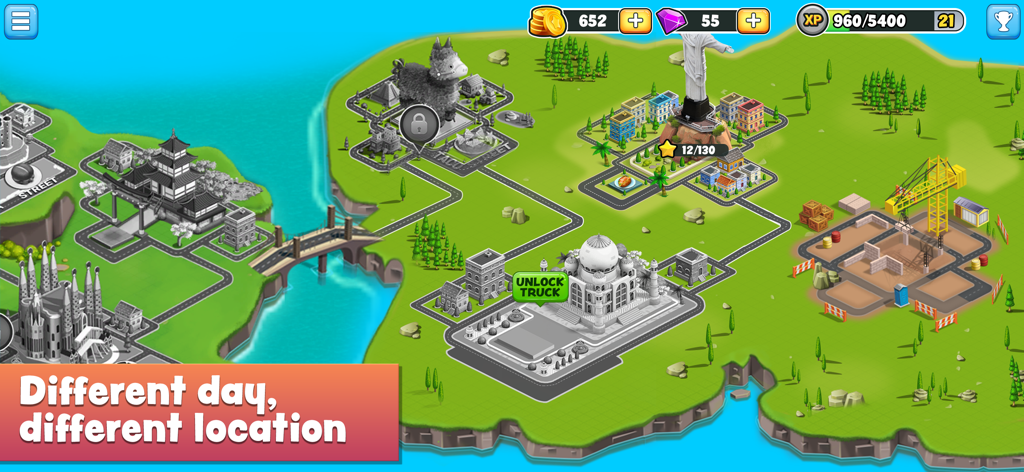
Task: Open the 12/130 star location marker
Action: click(691, 150)
